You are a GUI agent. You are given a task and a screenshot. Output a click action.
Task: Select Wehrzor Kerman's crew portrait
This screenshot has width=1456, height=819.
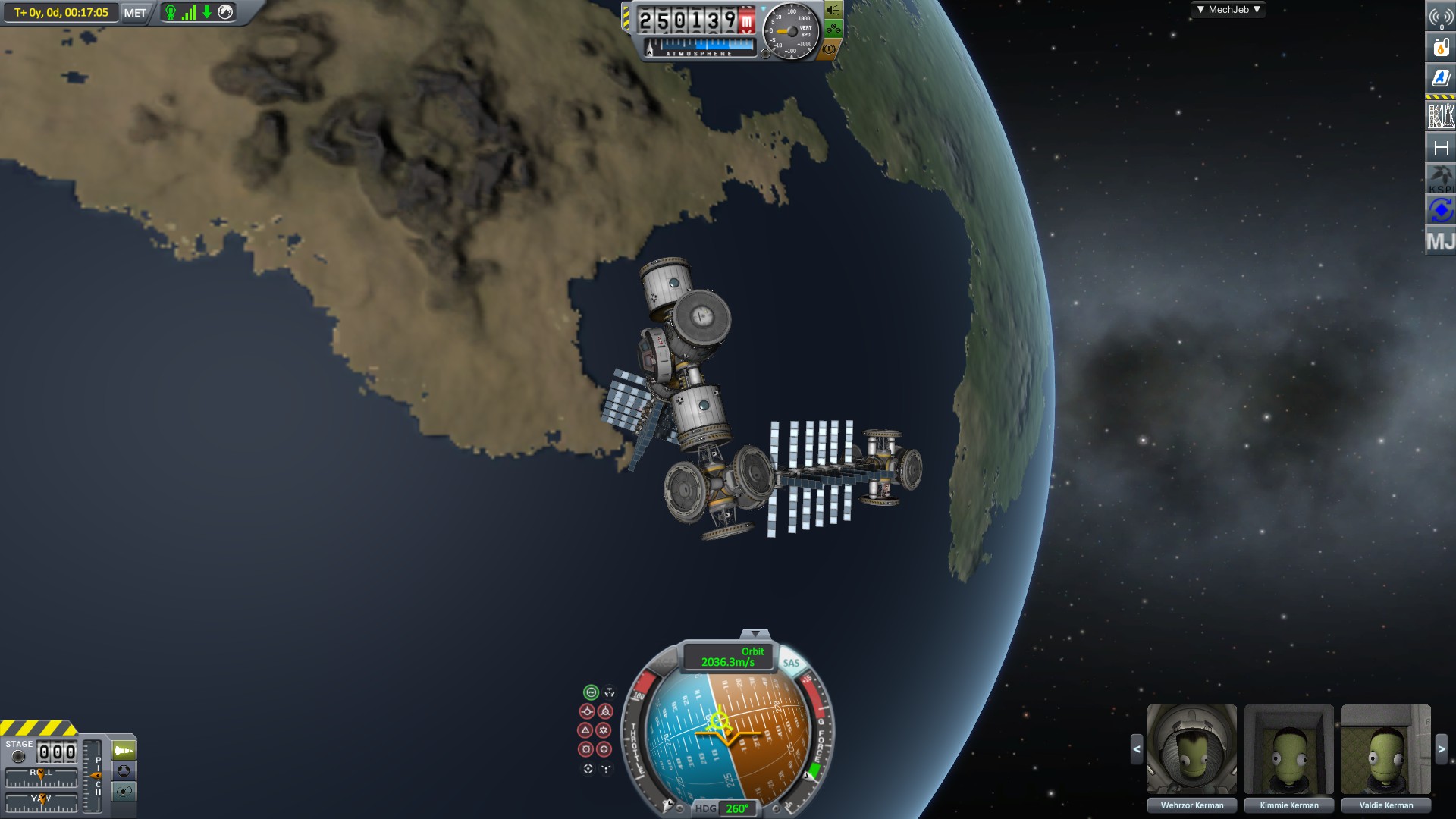(x=1191, y=749)
